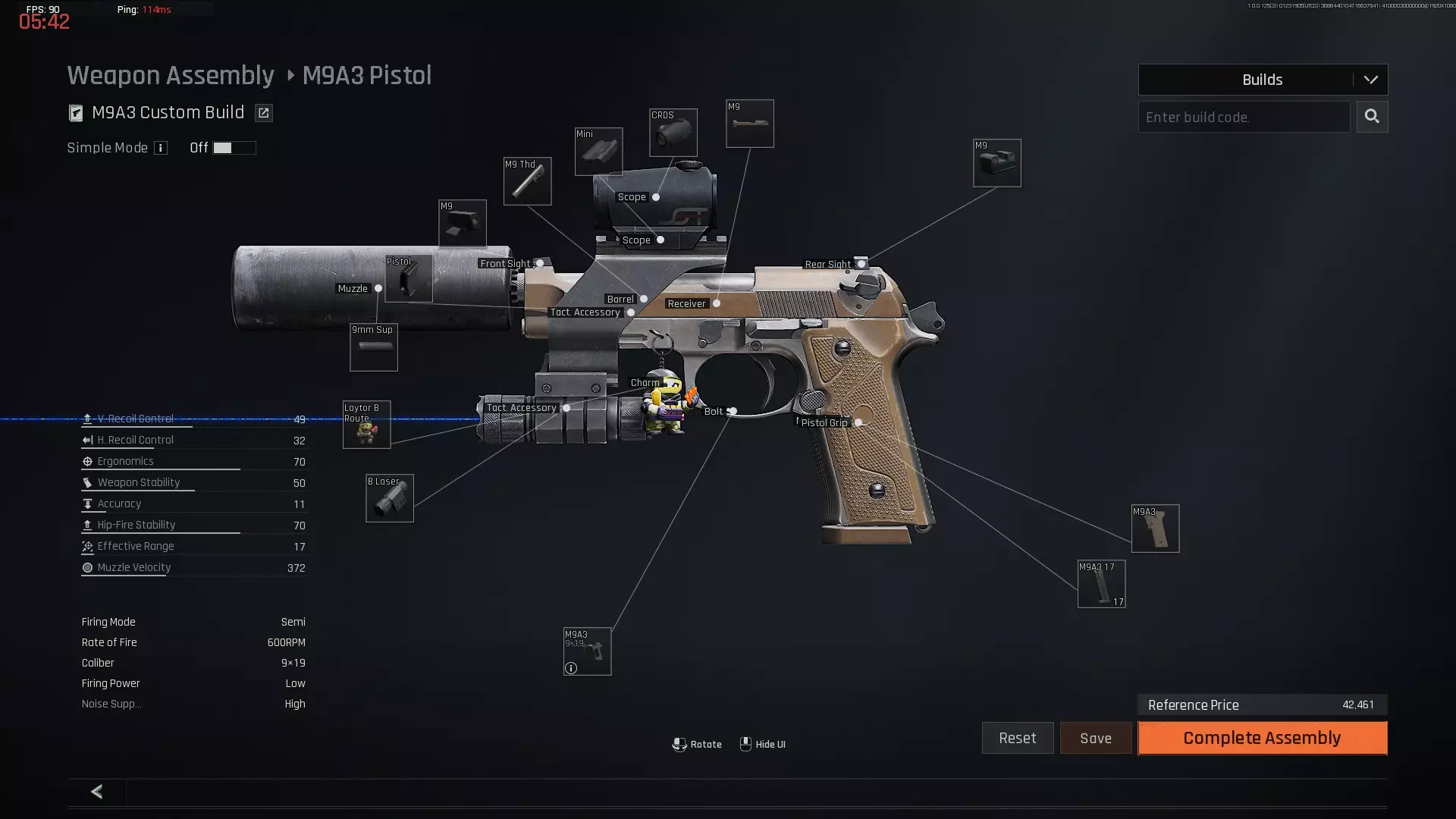
Task: Show Simple Mode info tooltip
Action: pos(161,148)
